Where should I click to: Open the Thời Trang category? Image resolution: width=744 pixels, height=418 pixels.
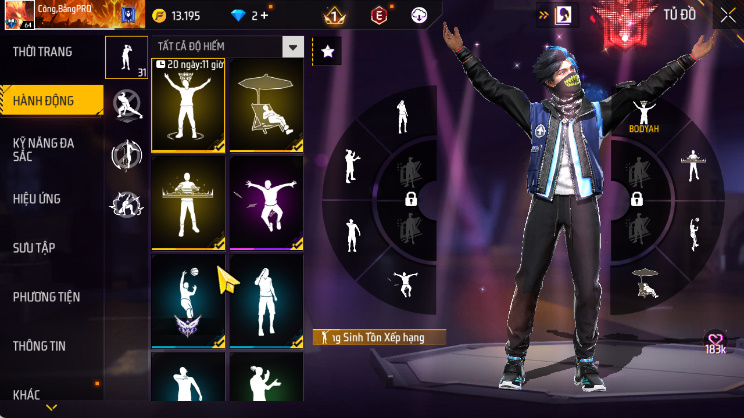[x=42, y=52]
